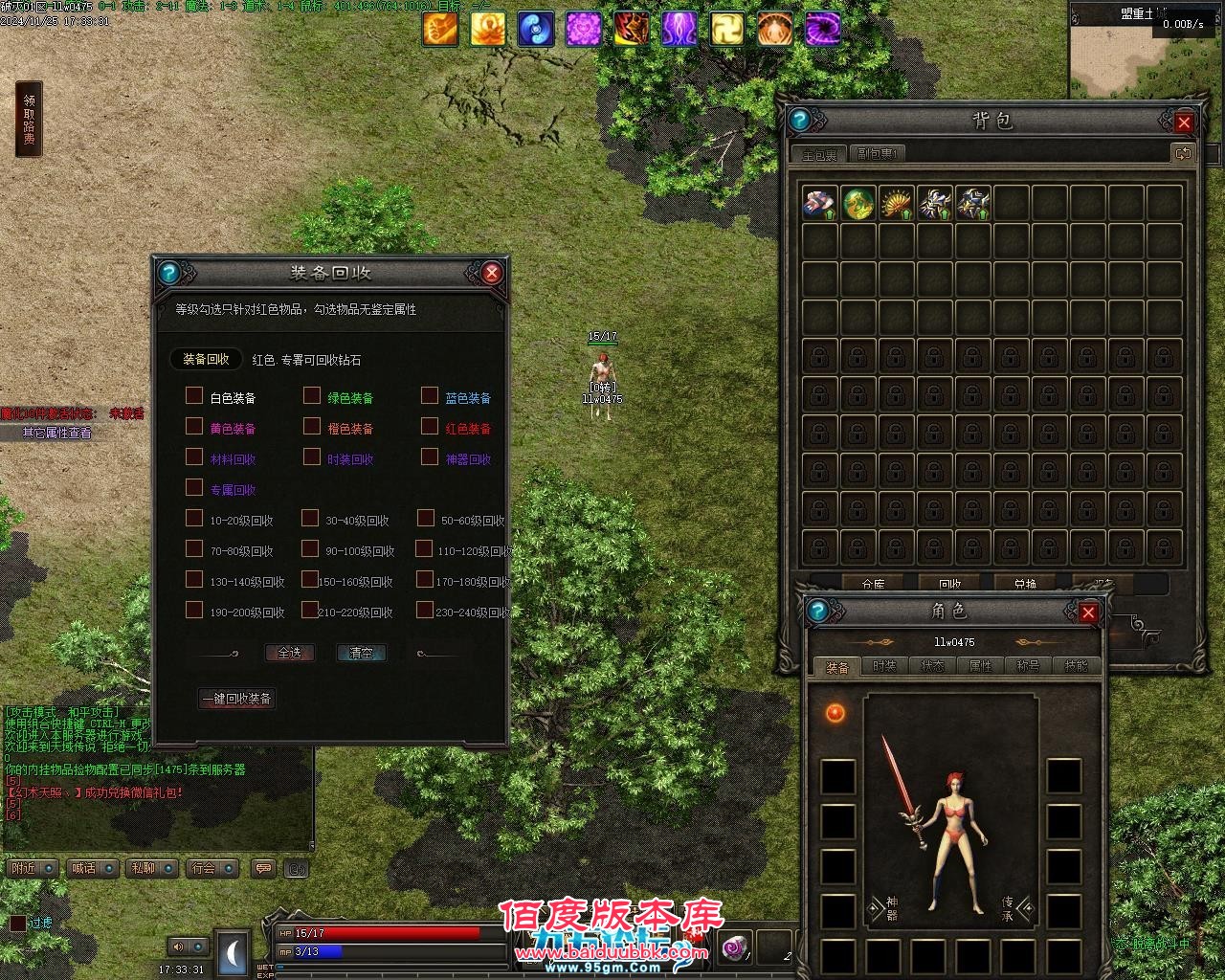The height and width of the screenshot is (980, 1225).
Task: Check the 白色装备 option
Action: click(x=192, y=395)
